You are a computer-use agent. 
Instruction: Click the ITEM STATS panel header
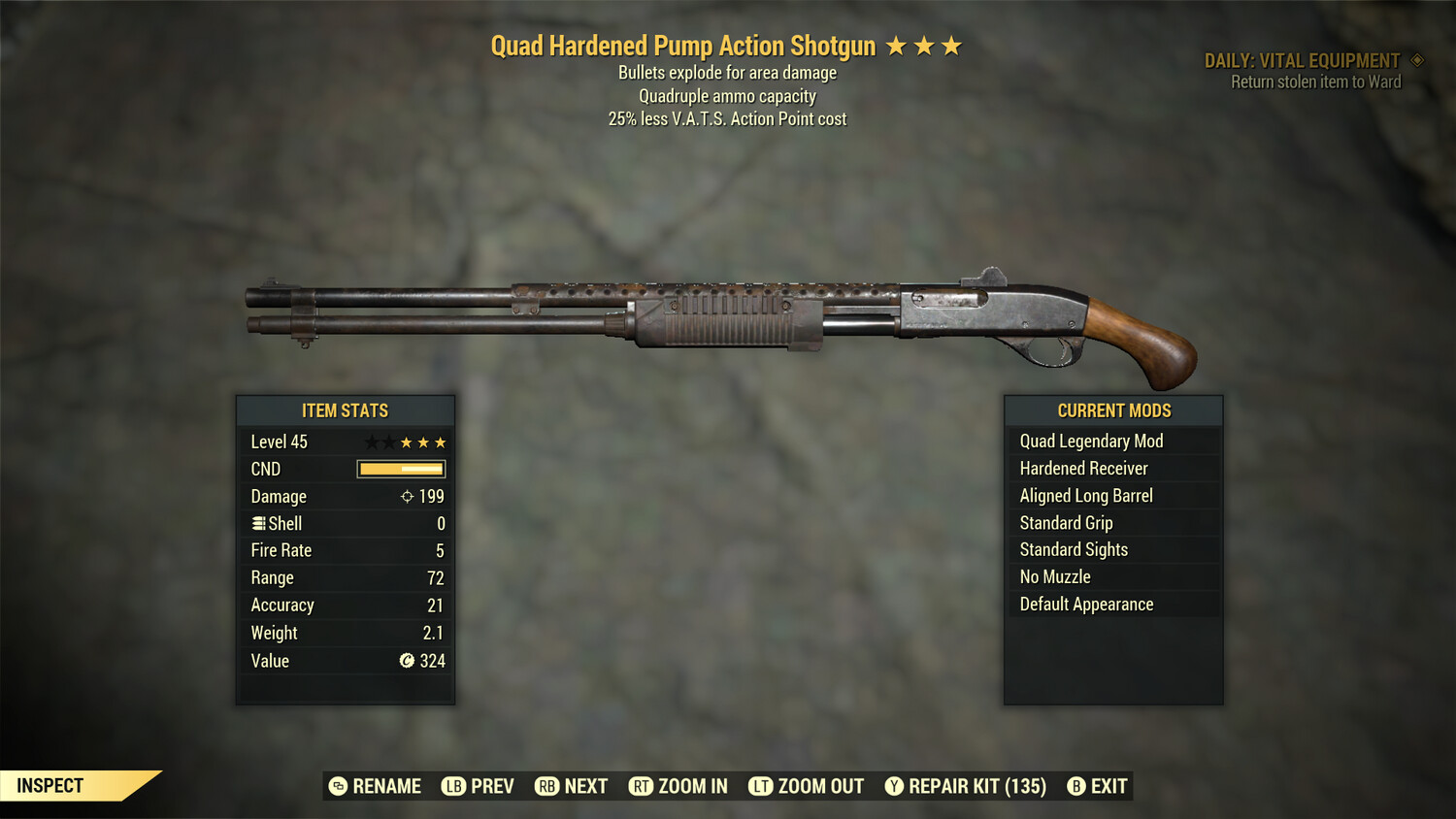pyautogui.click(x=345, y=410)
